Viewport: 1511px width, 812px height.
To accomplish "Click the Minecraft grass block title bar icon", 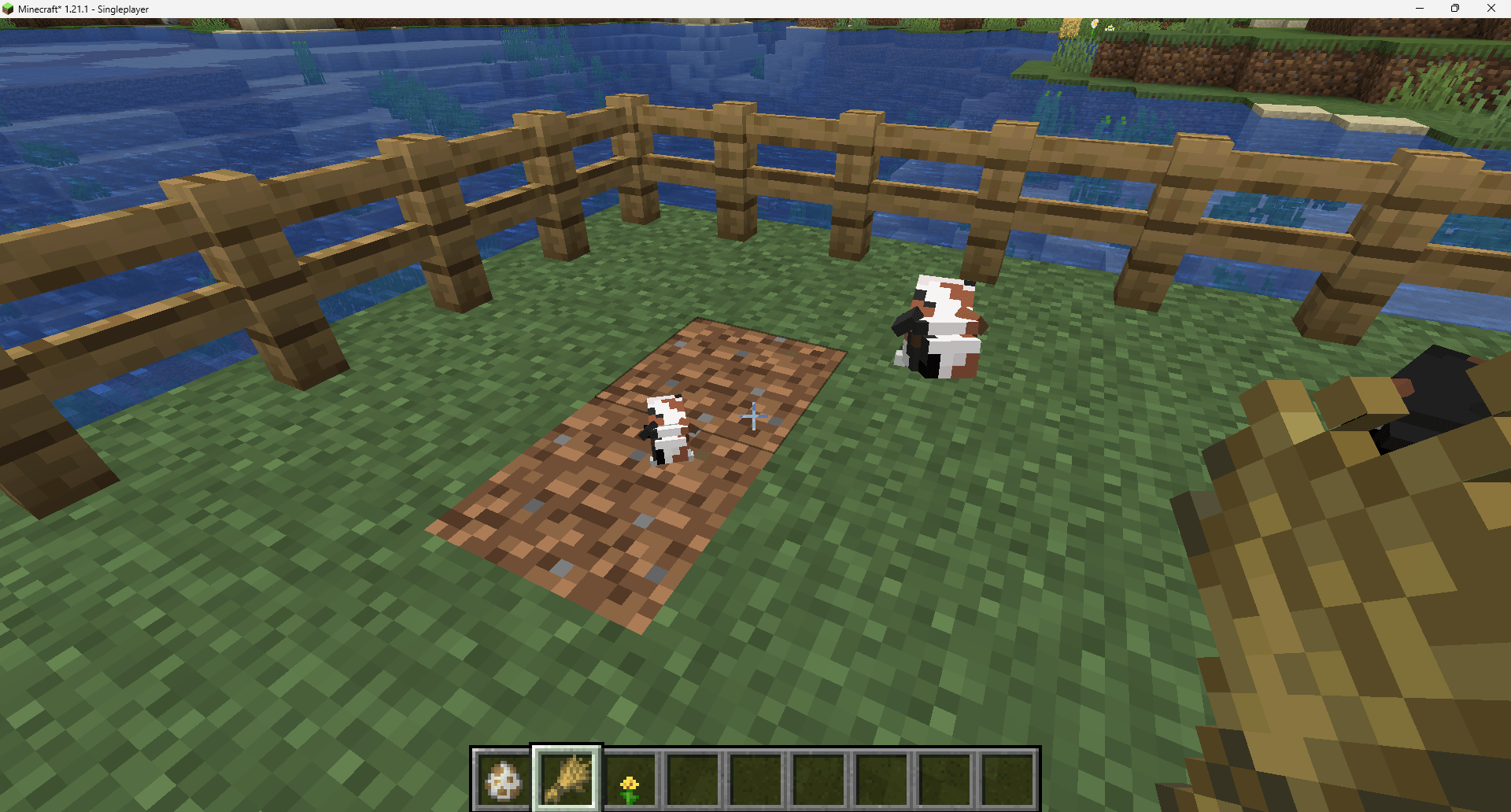I will tap(8, 9).
